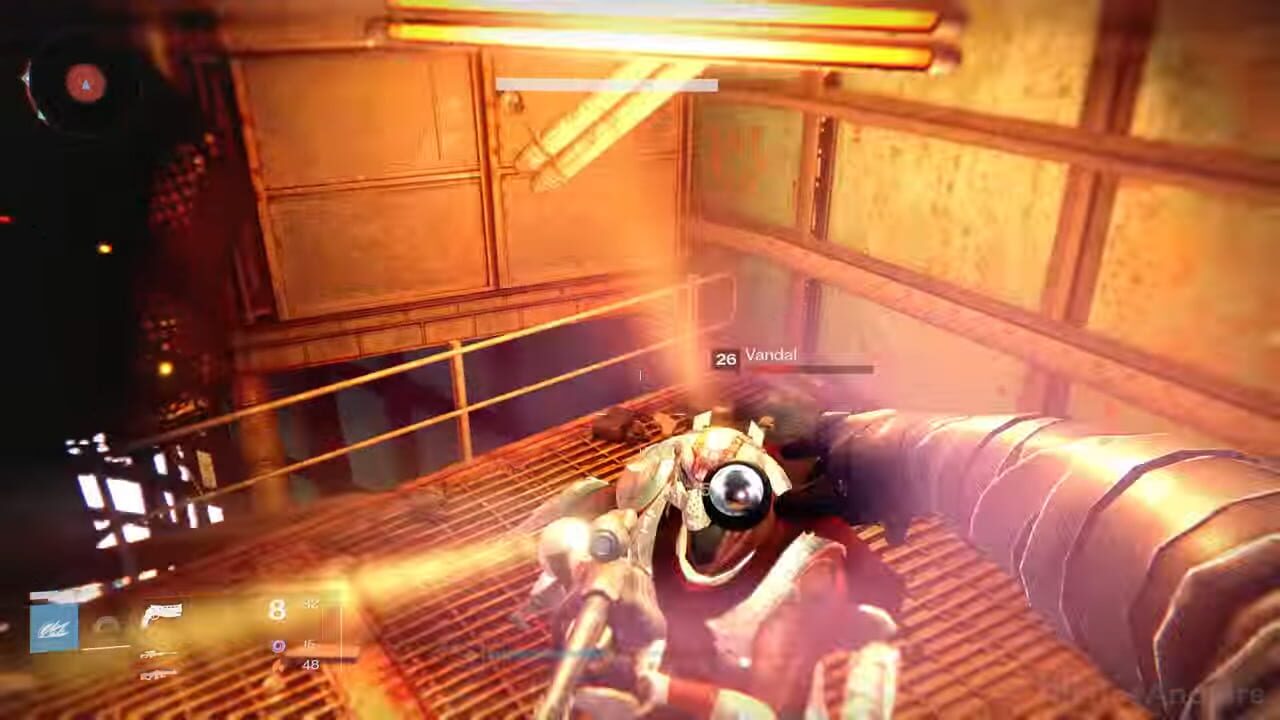Click the super ability charge indicator
The width and height of the screenshot is (1280, 720).
pos(105,623)
